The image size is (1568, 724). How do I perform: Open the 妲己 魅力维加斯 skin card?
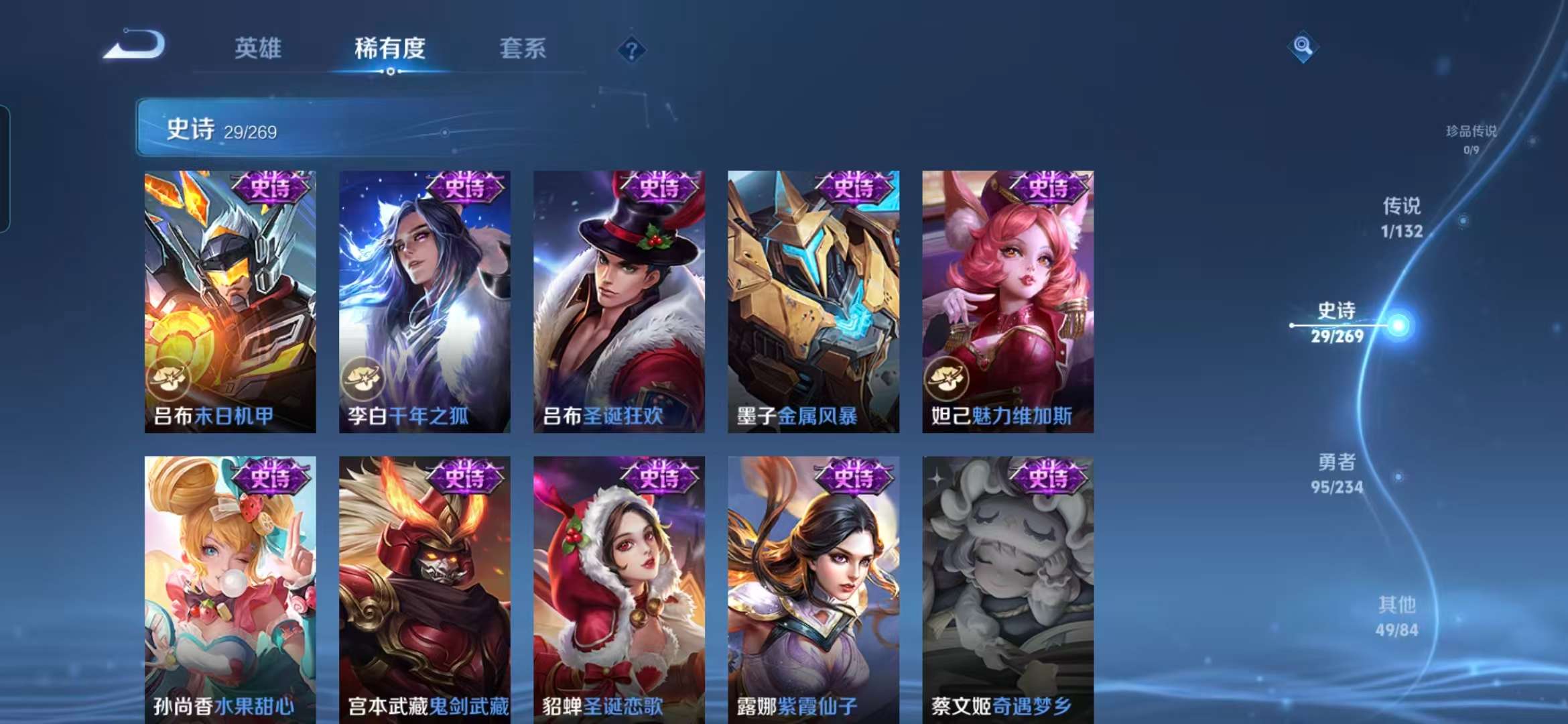(1008, 302)
